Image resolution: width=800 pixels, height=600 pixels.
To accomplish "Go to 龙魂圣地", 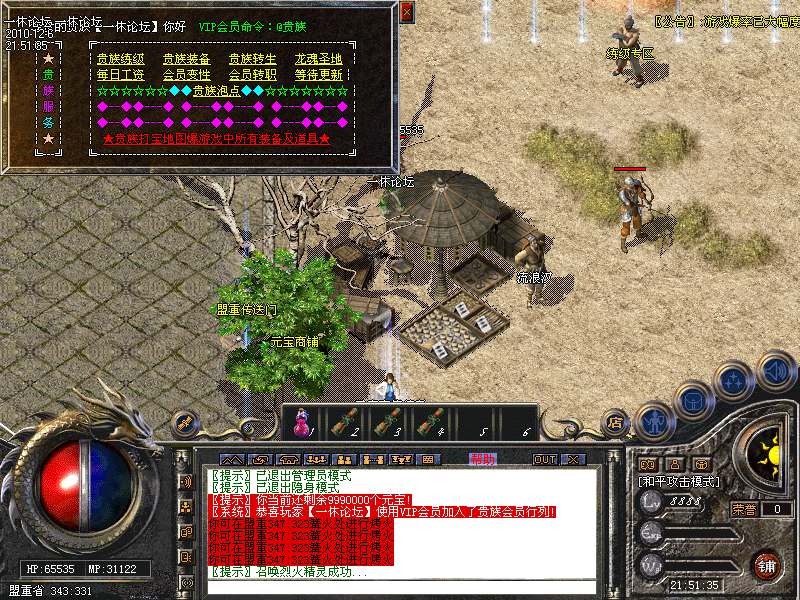I will click(x=318, y=59).
